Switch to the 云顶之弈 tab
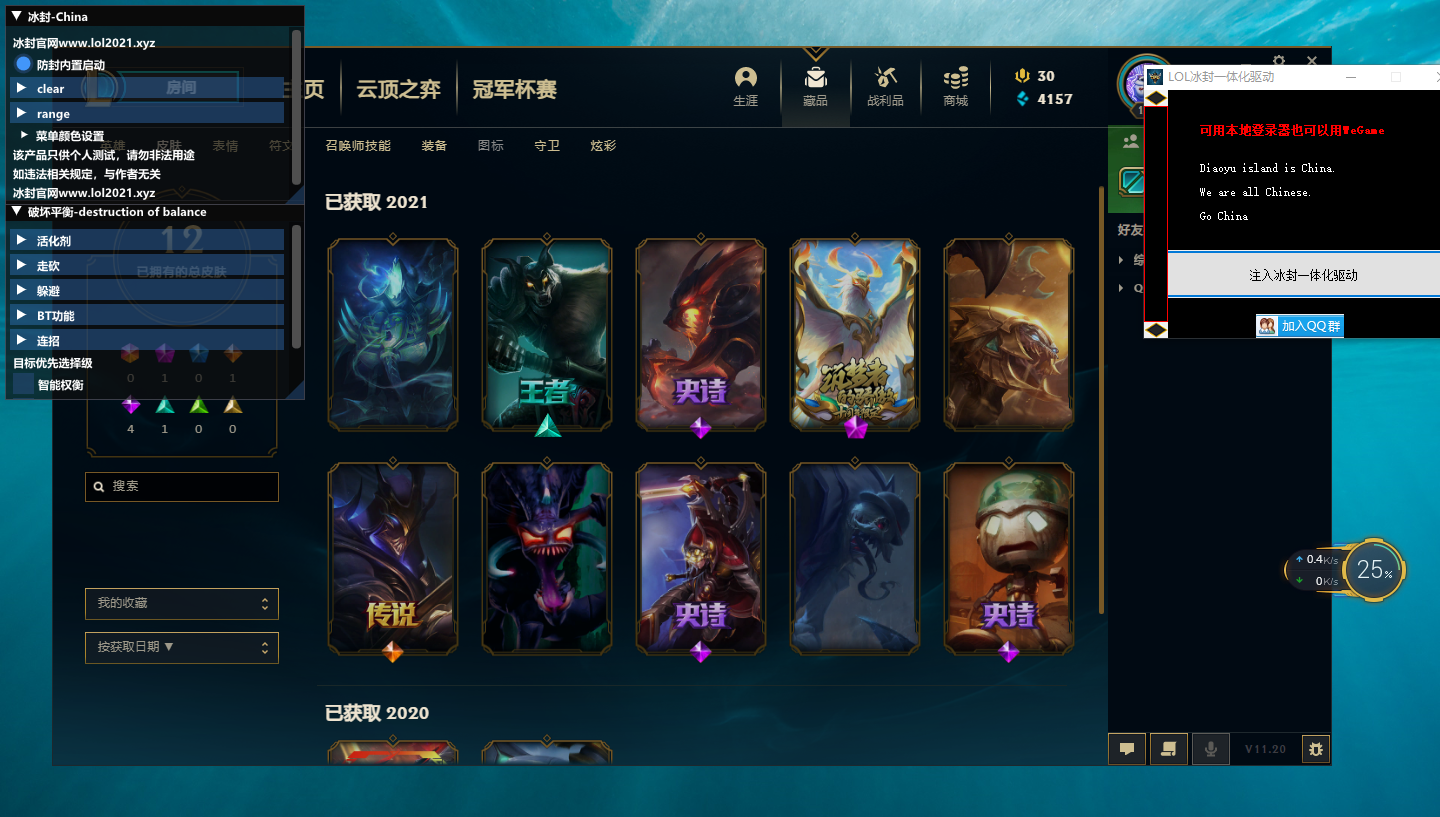The width and height of the screenshot is (1440, 817). [x=399, y=88]
